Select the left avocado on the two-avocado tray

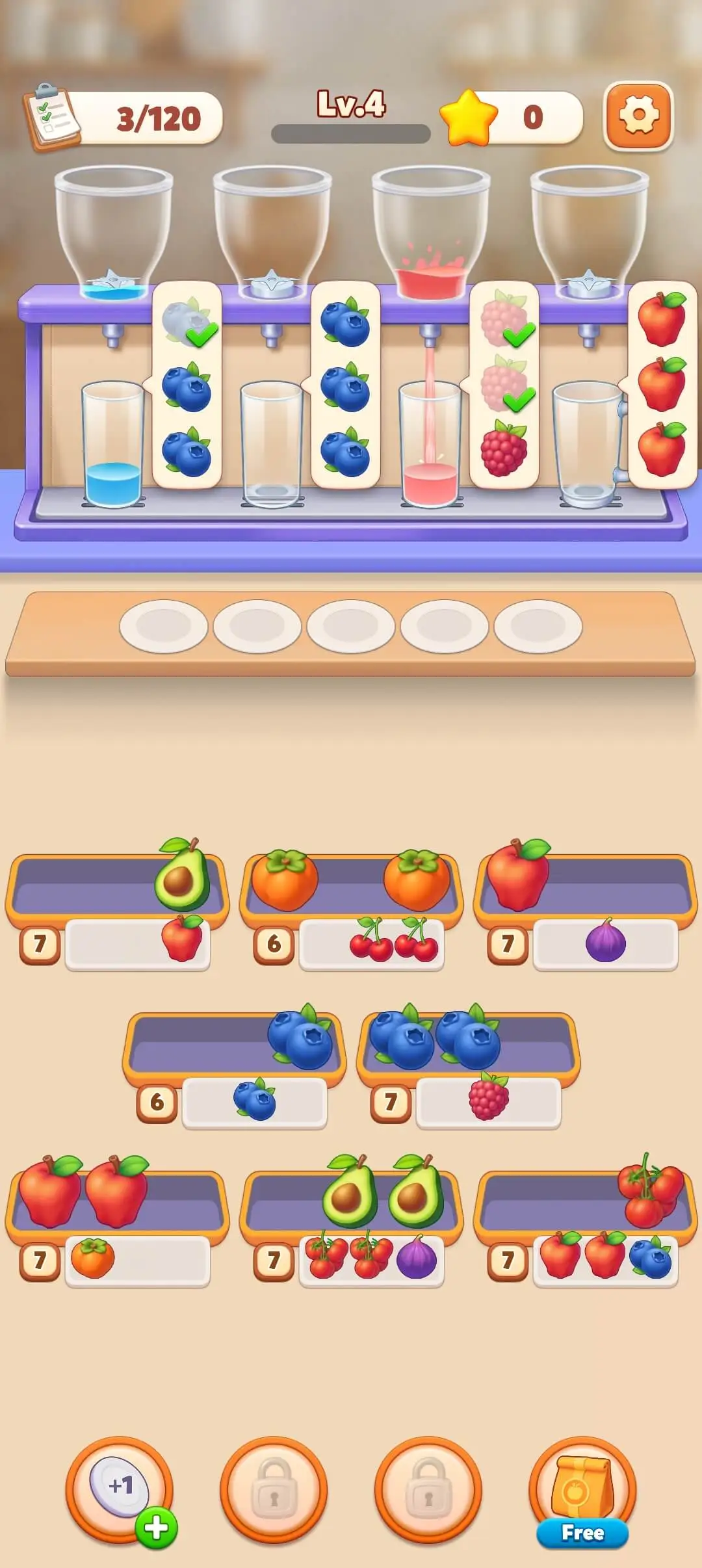(350, 1191)
